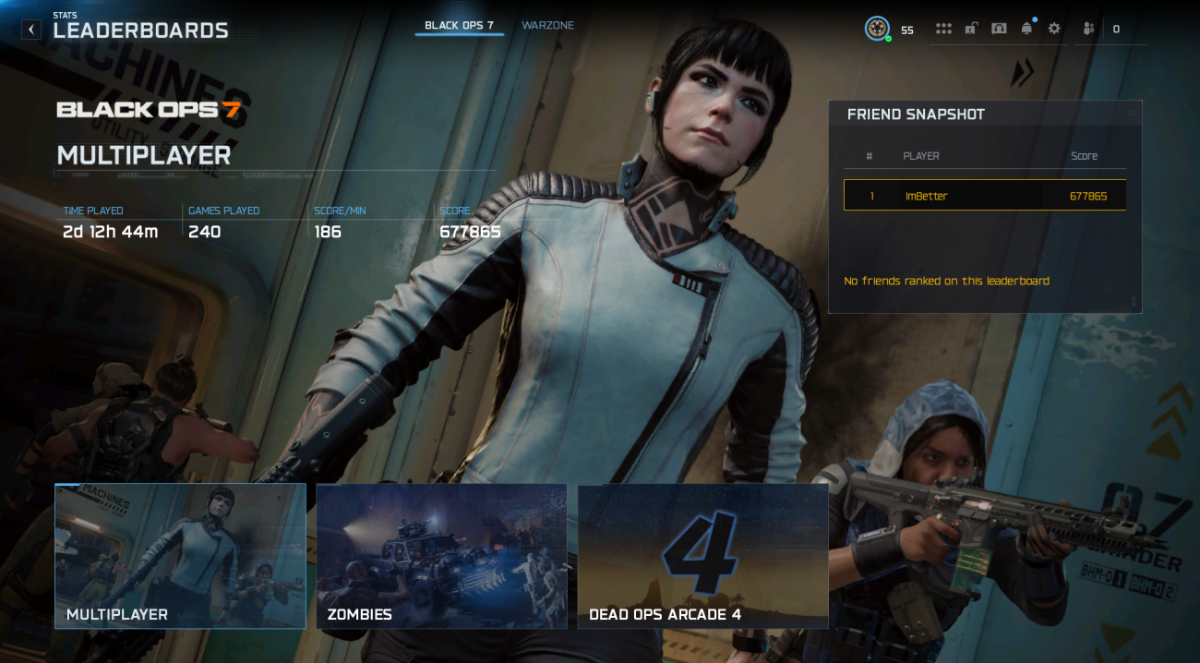Click the ImBetter row in Friend Snapshot

984,196
